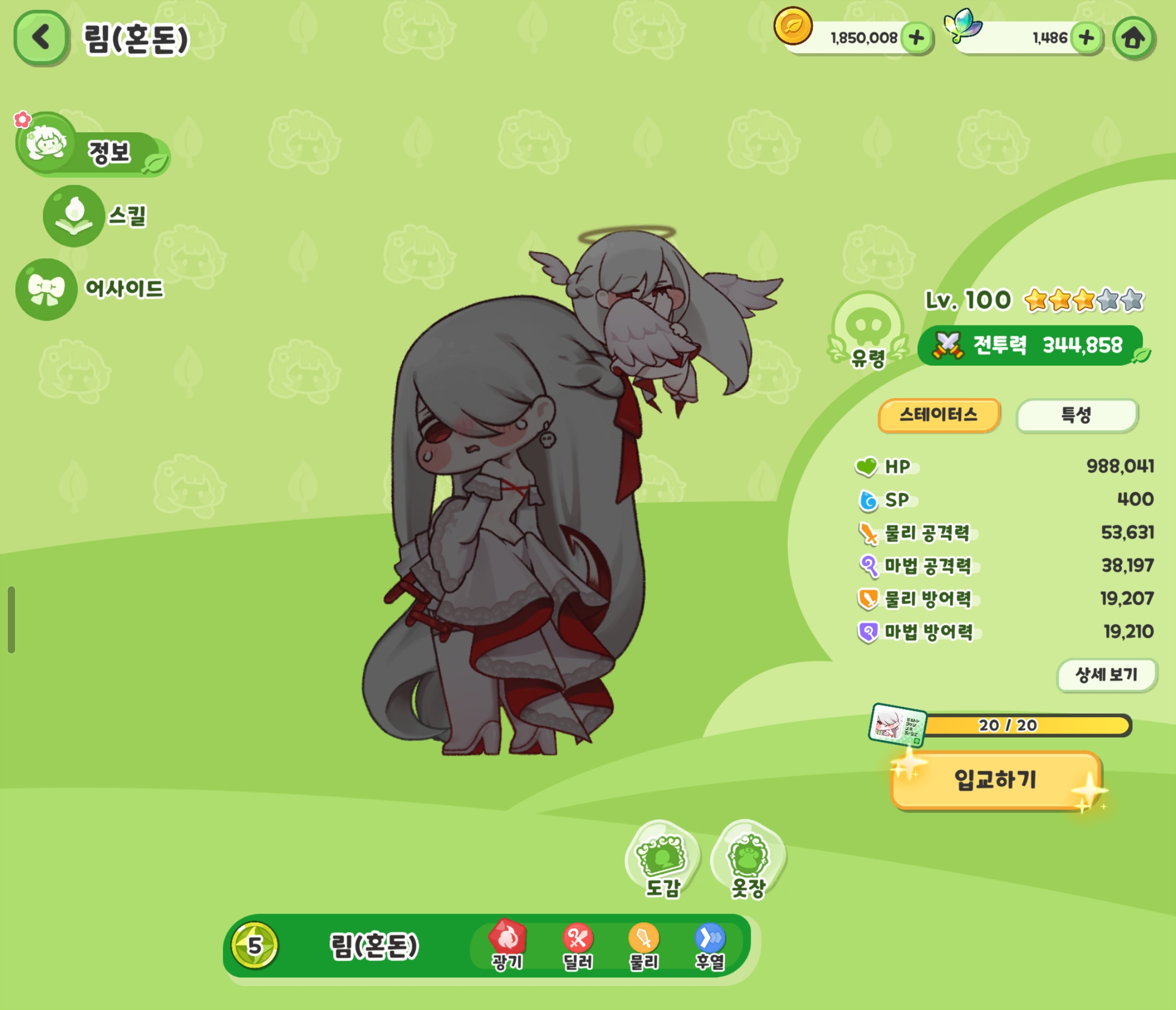This screenshot has width=1176, height=1010.
Task: Tap the 입교하기 button
Action: click(995, 780)
